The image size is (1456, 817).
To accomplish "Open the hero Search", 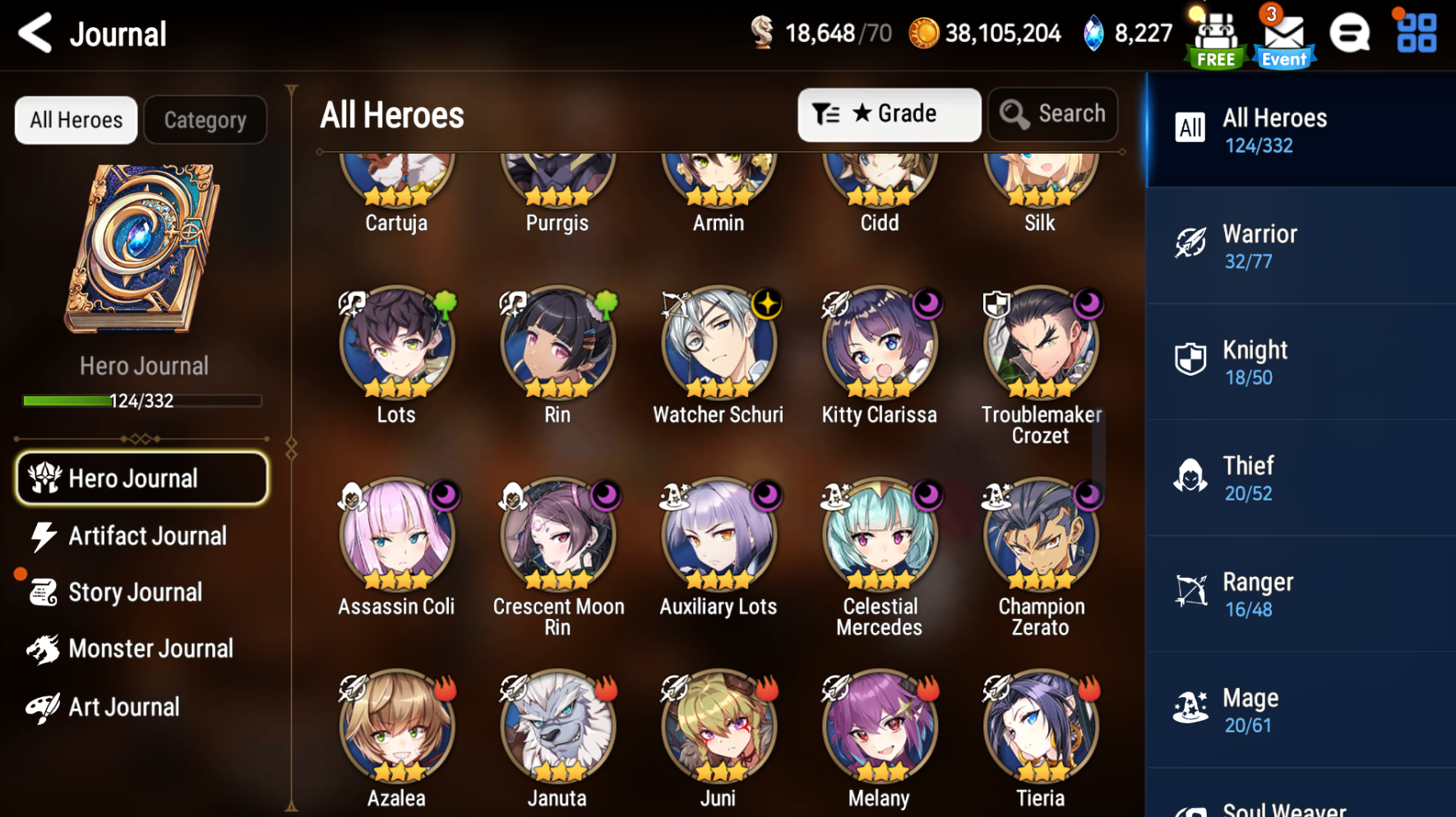I will [x=1053, y=114].
